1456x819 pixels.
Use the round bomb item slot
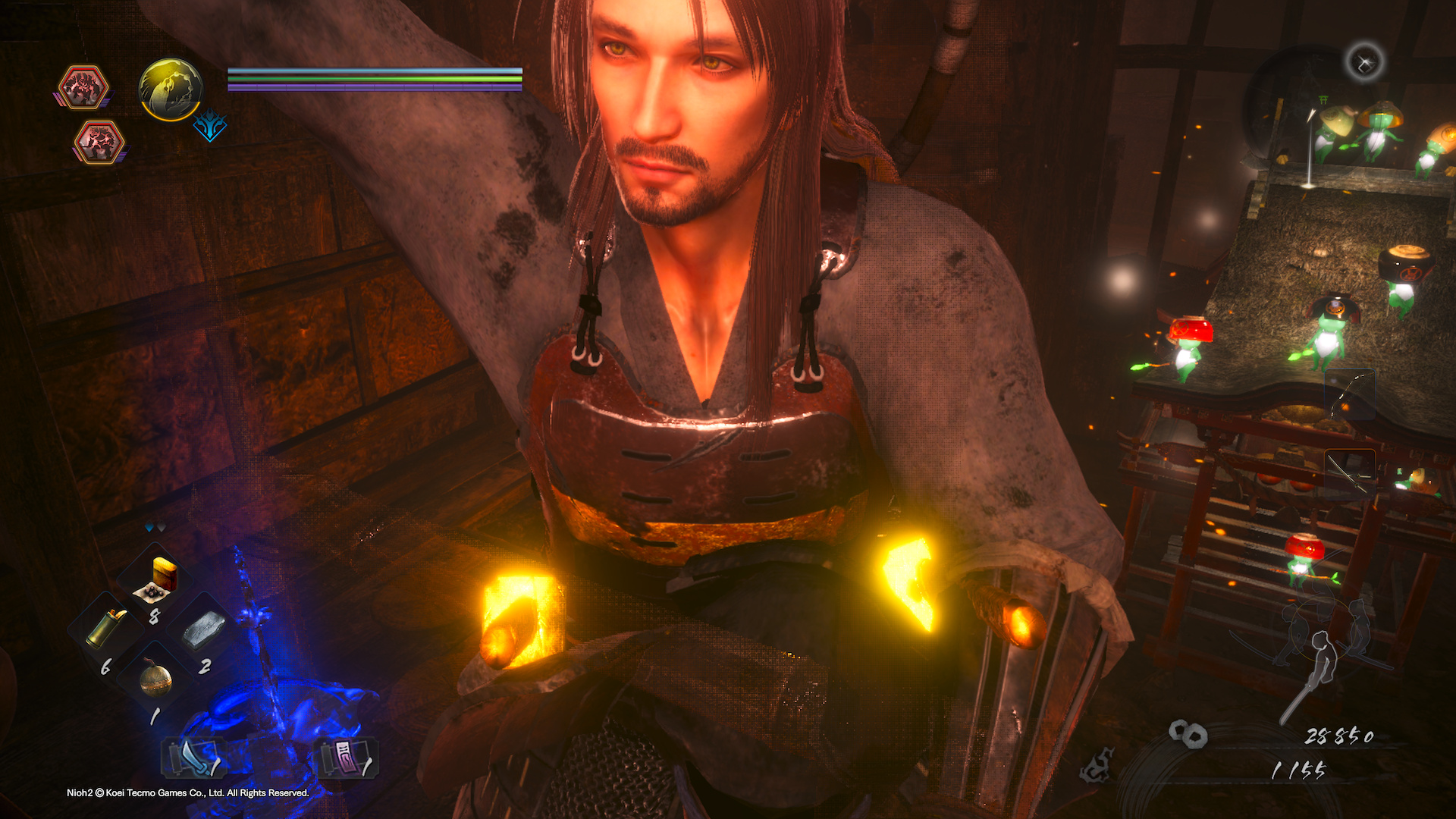point(155,678)
